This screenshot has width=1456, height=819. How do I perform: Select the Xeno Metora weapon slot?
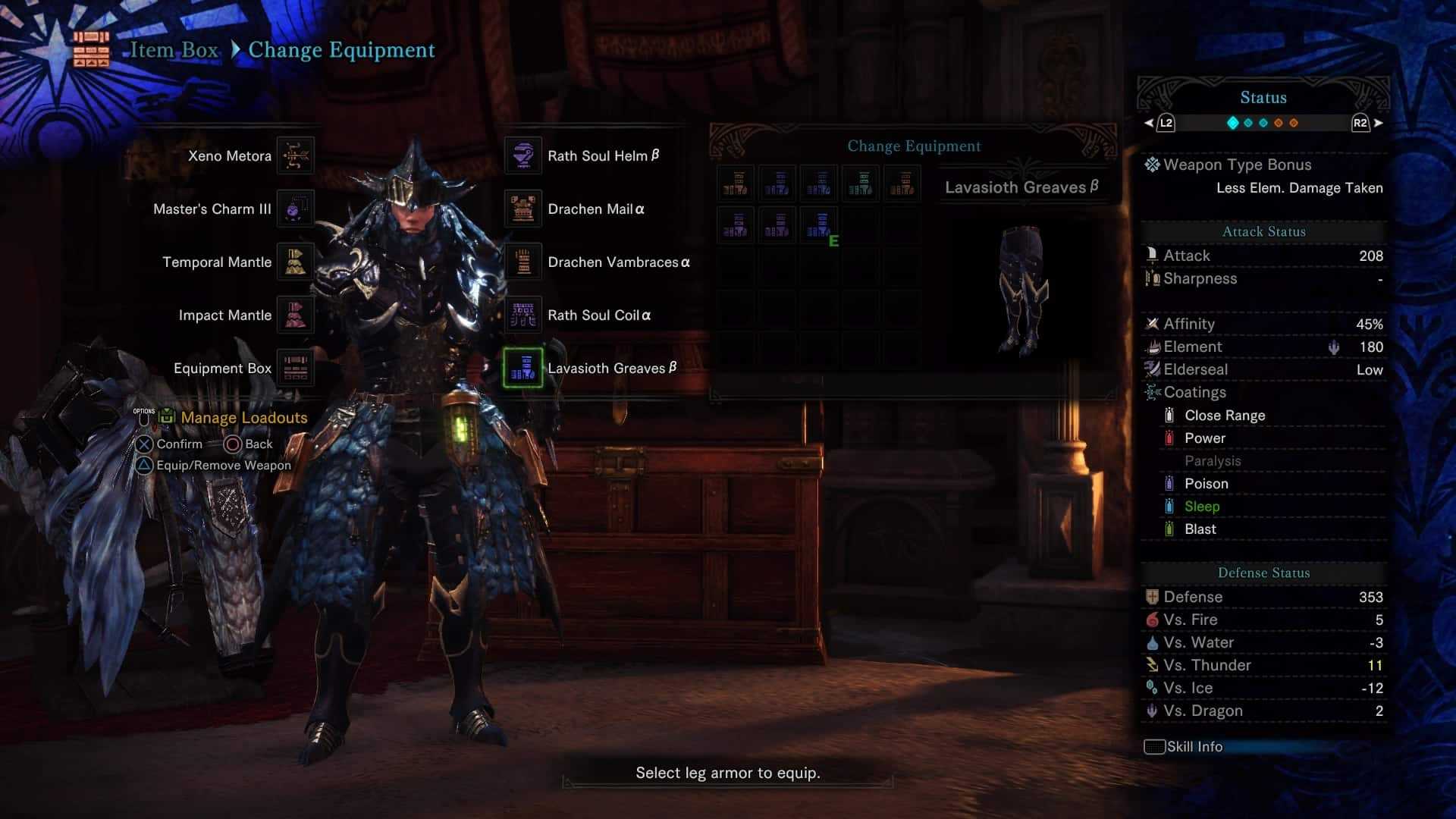[295, 156]
